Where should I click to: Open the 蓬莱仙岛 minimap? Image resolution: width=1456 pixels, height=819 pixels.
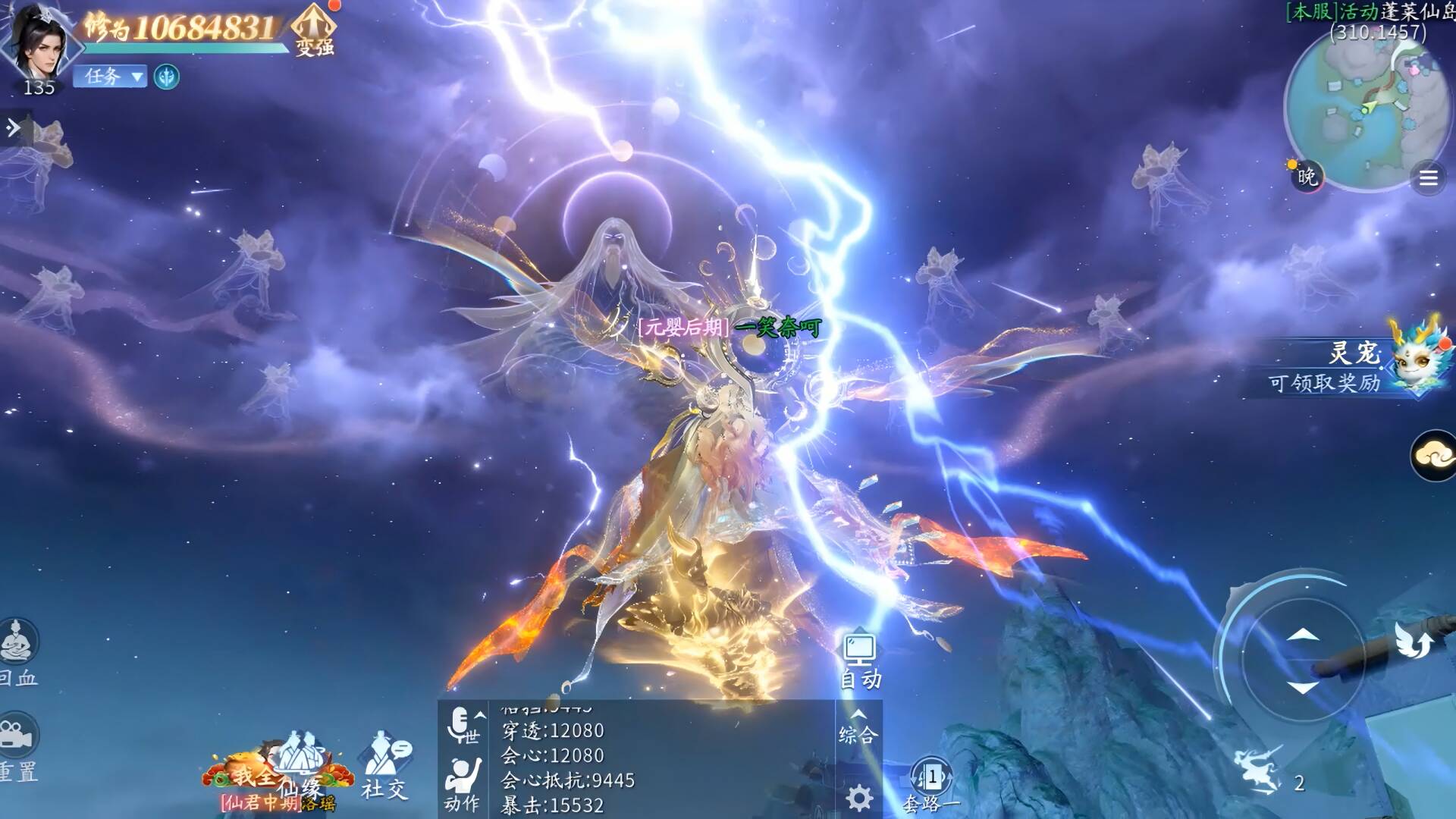tap(1365, 106)
